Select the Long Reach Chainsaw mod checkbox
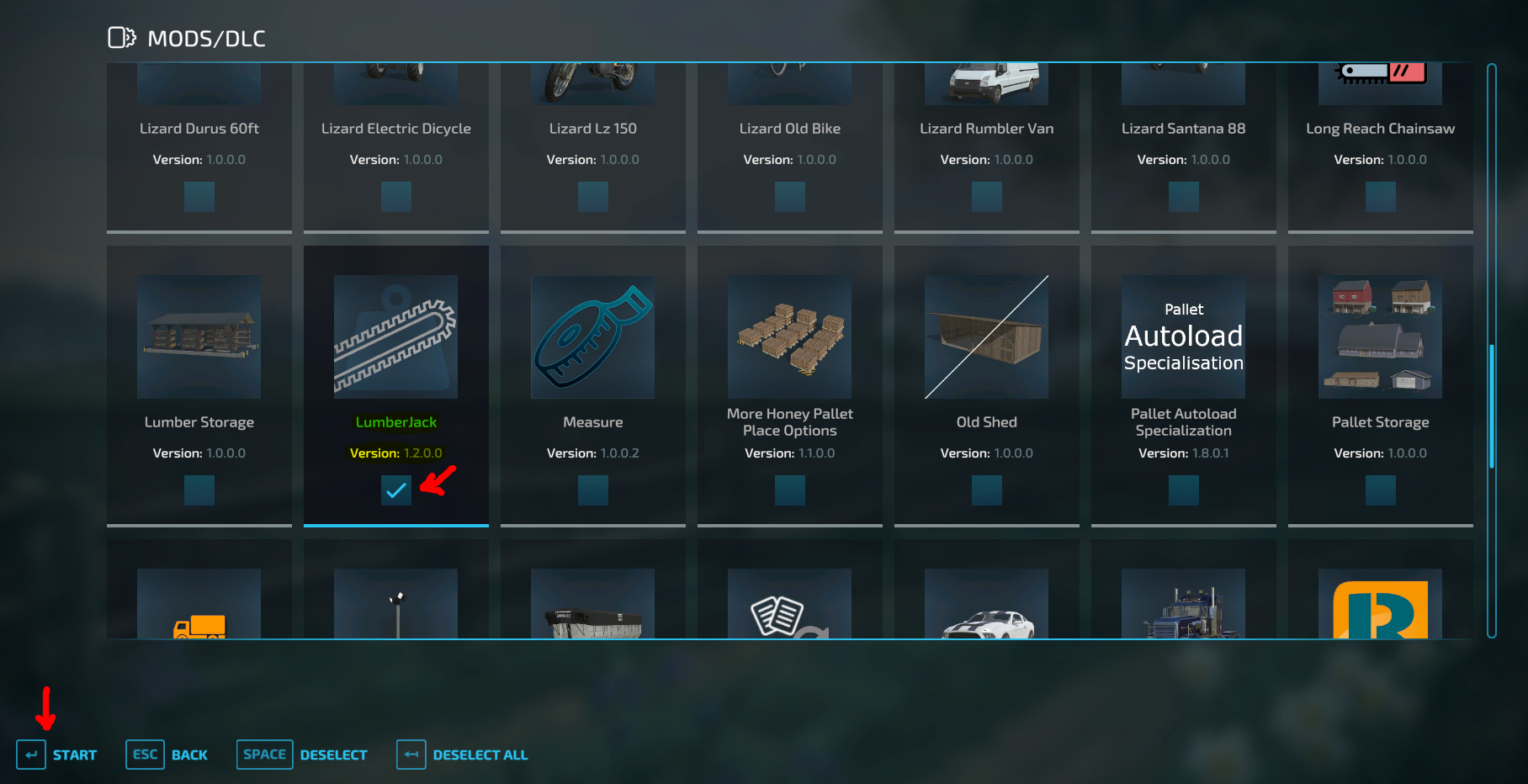Screen dimensions: 1528x784 [1380, 196]
